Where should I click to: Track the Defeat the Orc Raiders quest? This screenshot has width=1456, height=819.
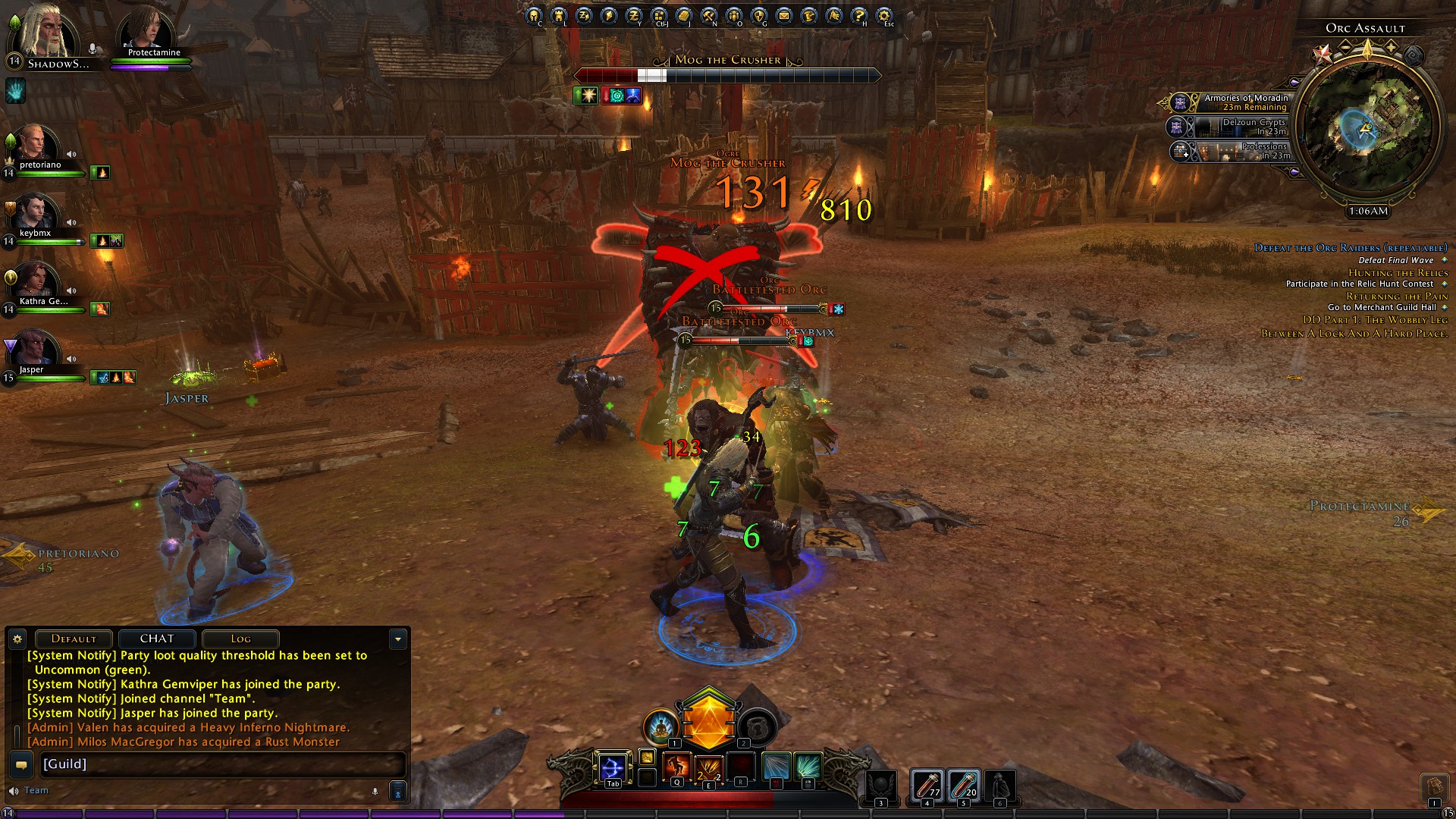coord(1351,248)
